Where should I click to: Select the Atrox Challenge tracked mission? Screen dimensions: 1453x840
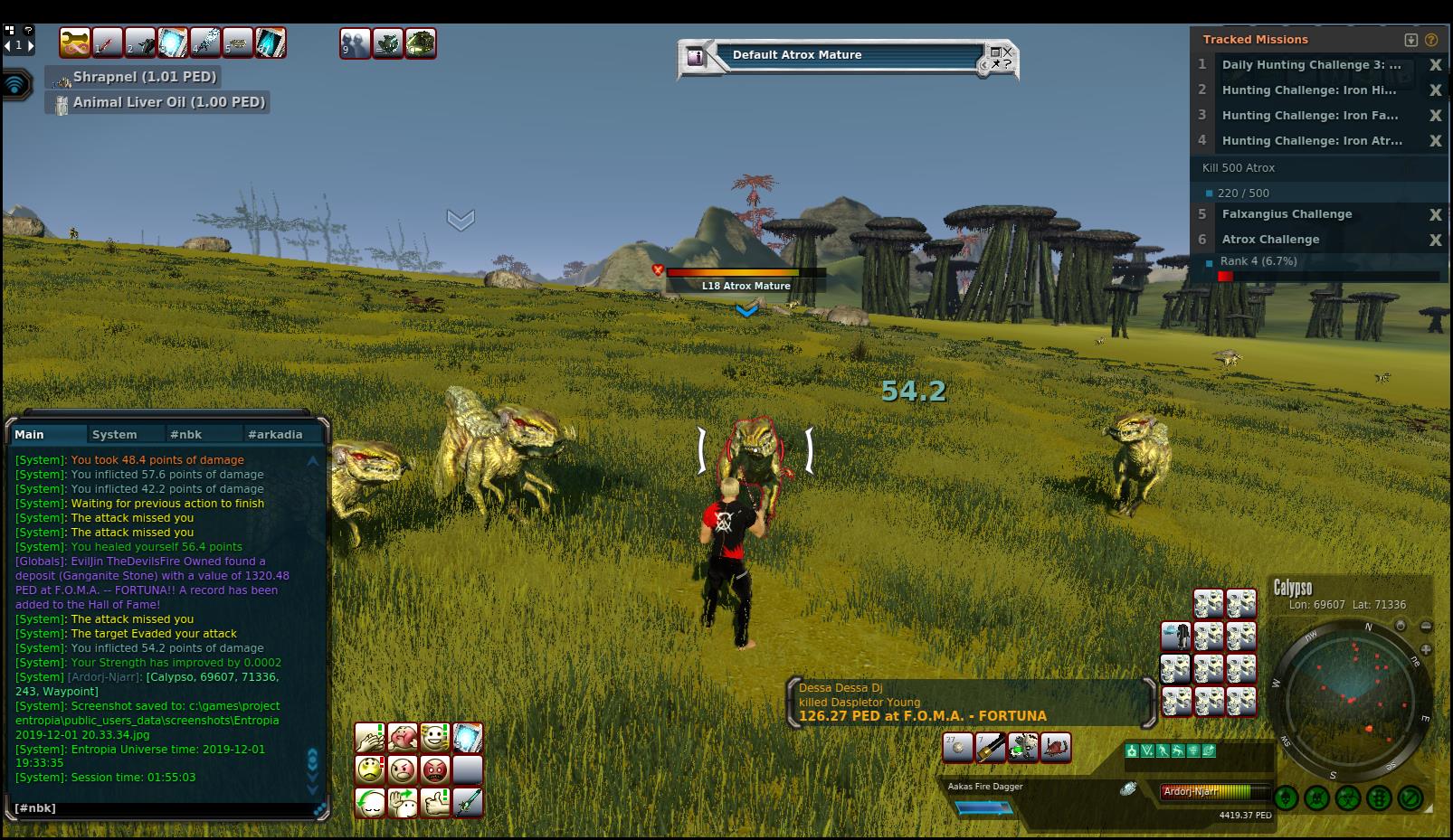1270,240
